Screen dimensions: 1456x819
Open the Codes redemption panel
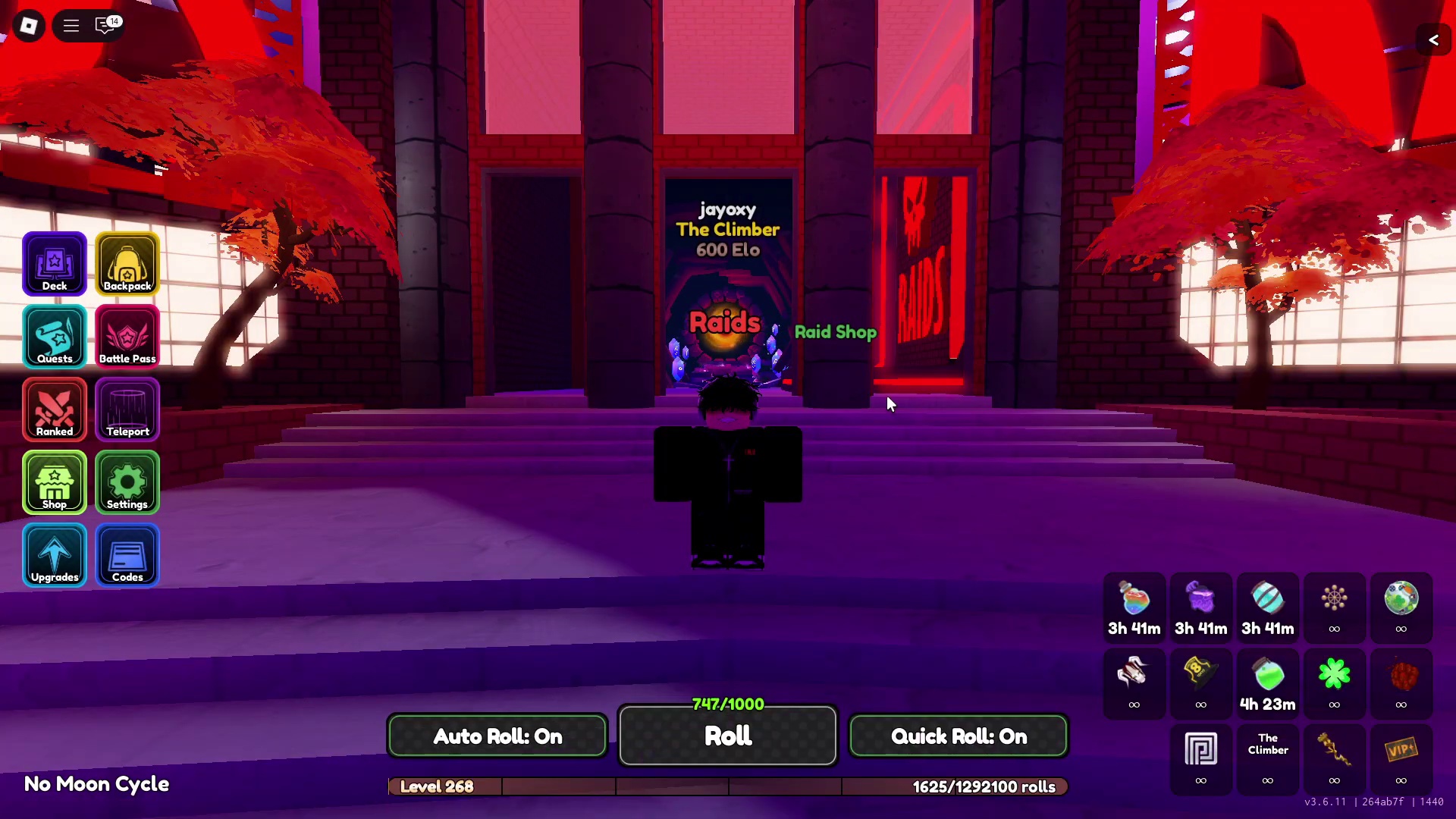pos(127,554)
